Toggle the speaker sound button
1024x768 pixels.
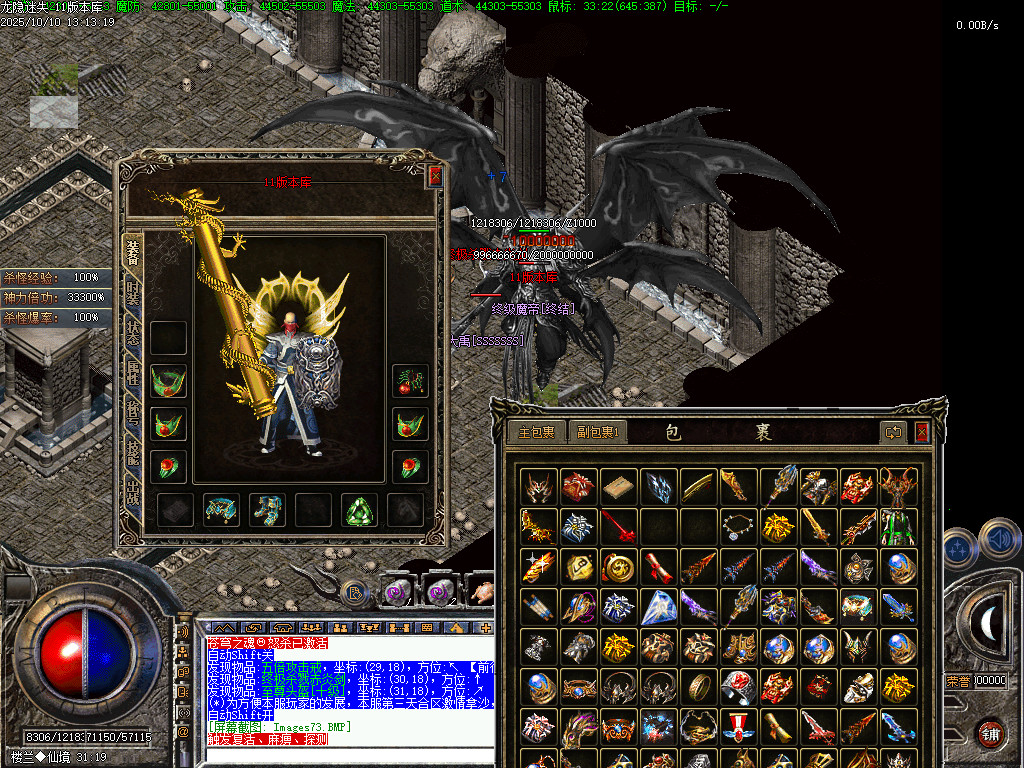[997, 541]
